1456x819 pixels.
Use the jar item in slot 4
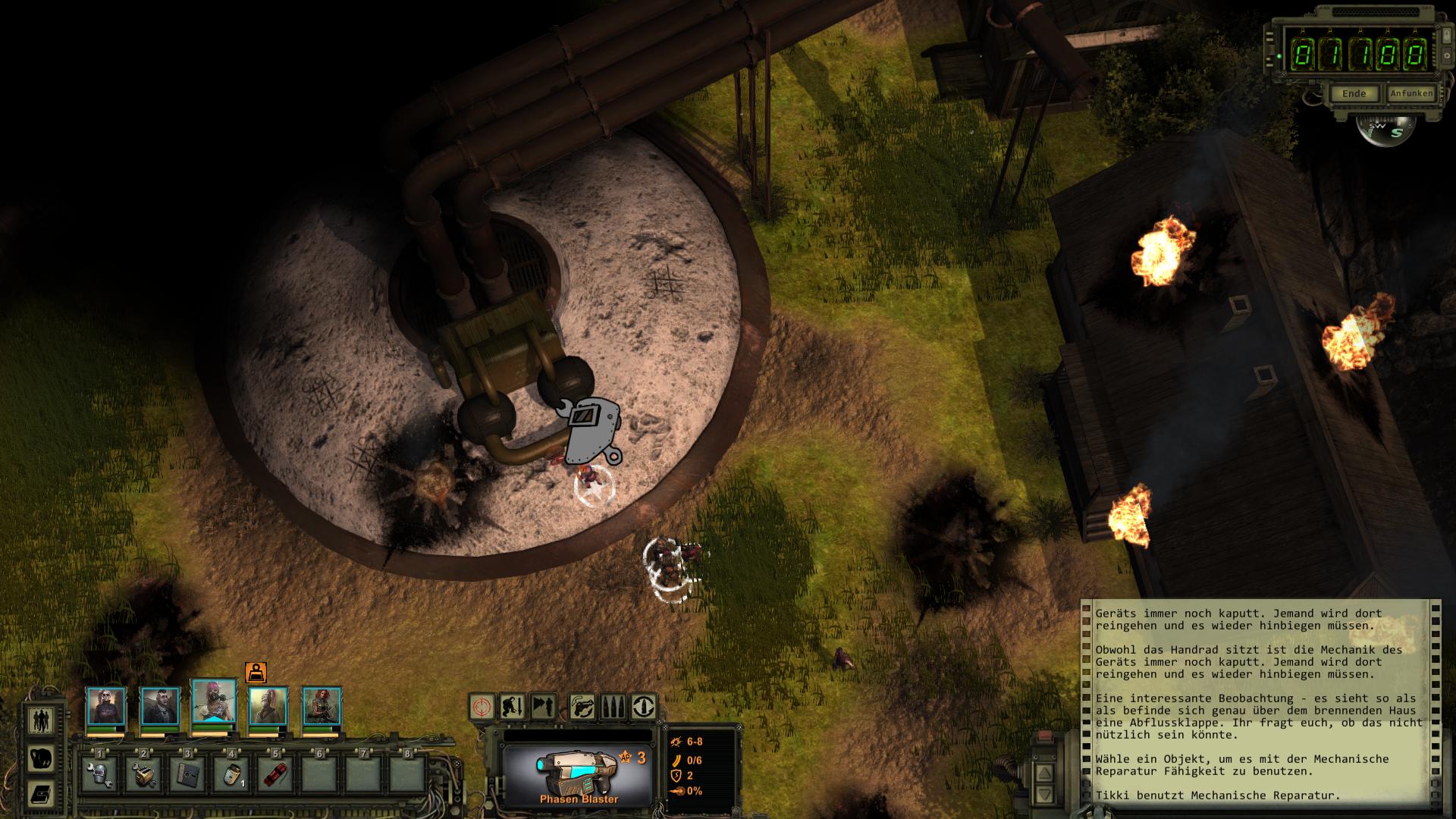click(231, 773)
